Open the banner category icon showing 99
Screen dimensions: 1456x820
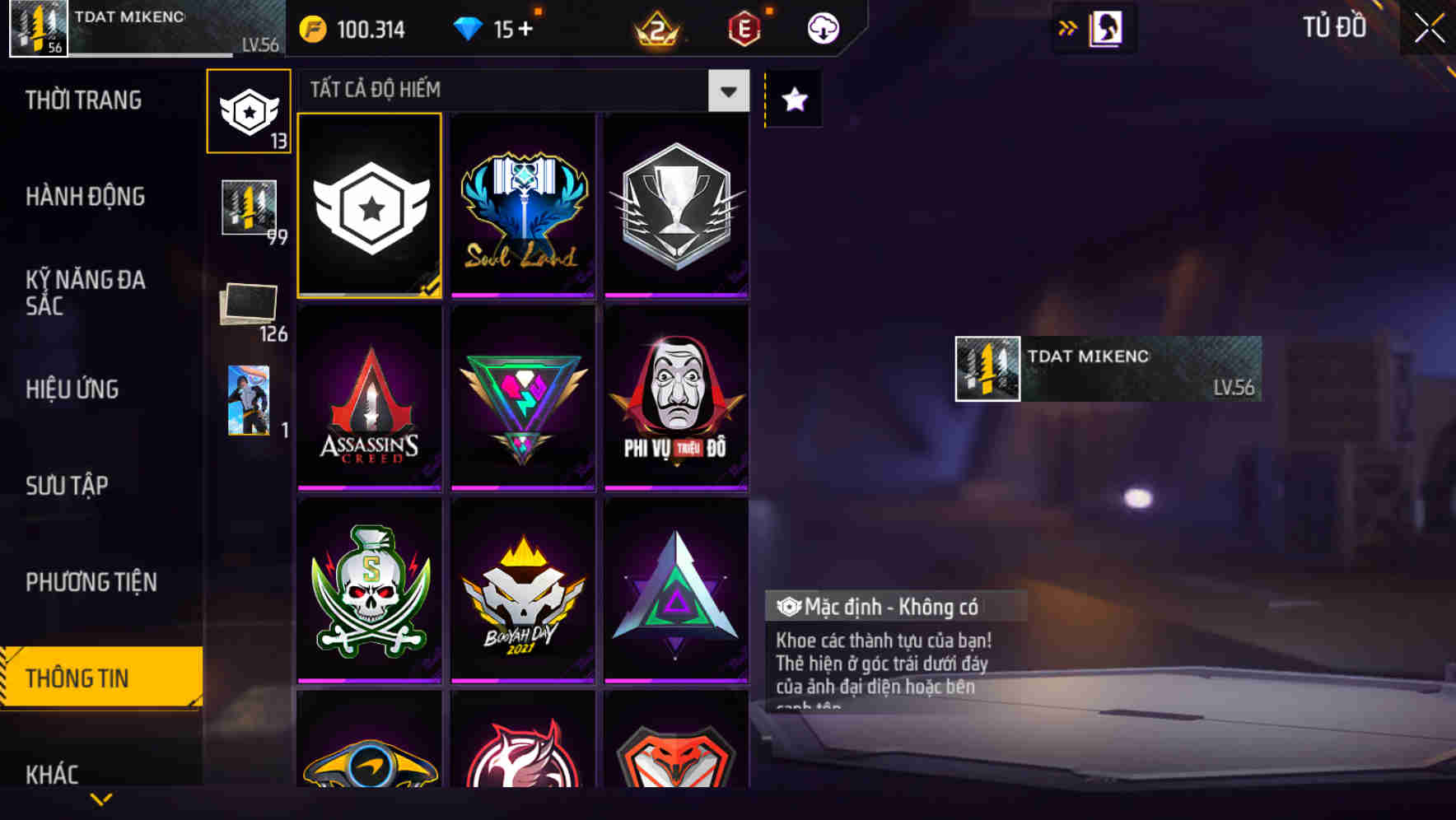(249, 206)
